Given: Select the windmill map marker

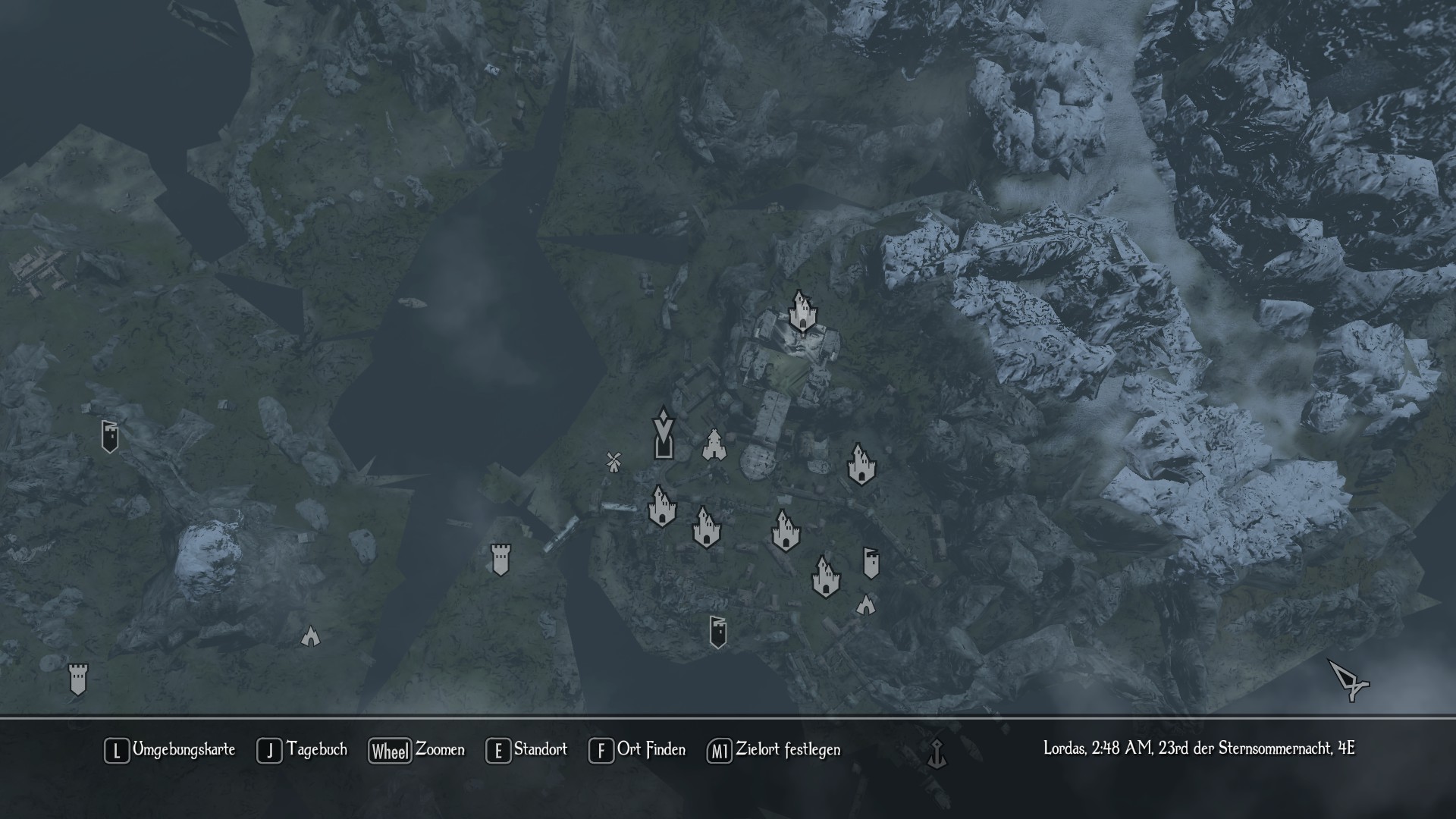Looking at the screenshot, I should click(613, 461).
